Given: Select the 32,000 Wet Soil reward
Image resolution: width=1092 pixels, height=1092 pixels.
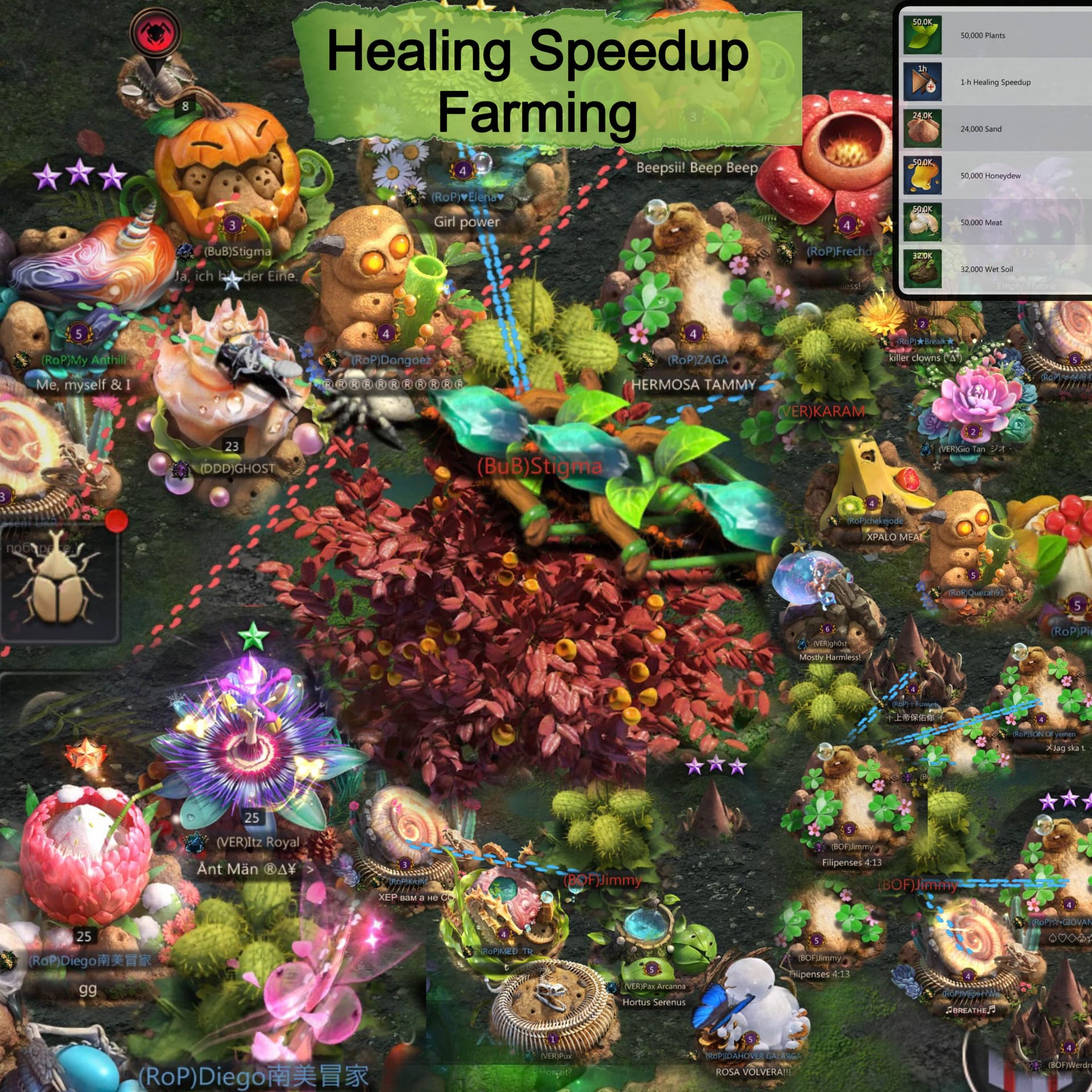Looking at the screenshot, I should coord(995,269).
